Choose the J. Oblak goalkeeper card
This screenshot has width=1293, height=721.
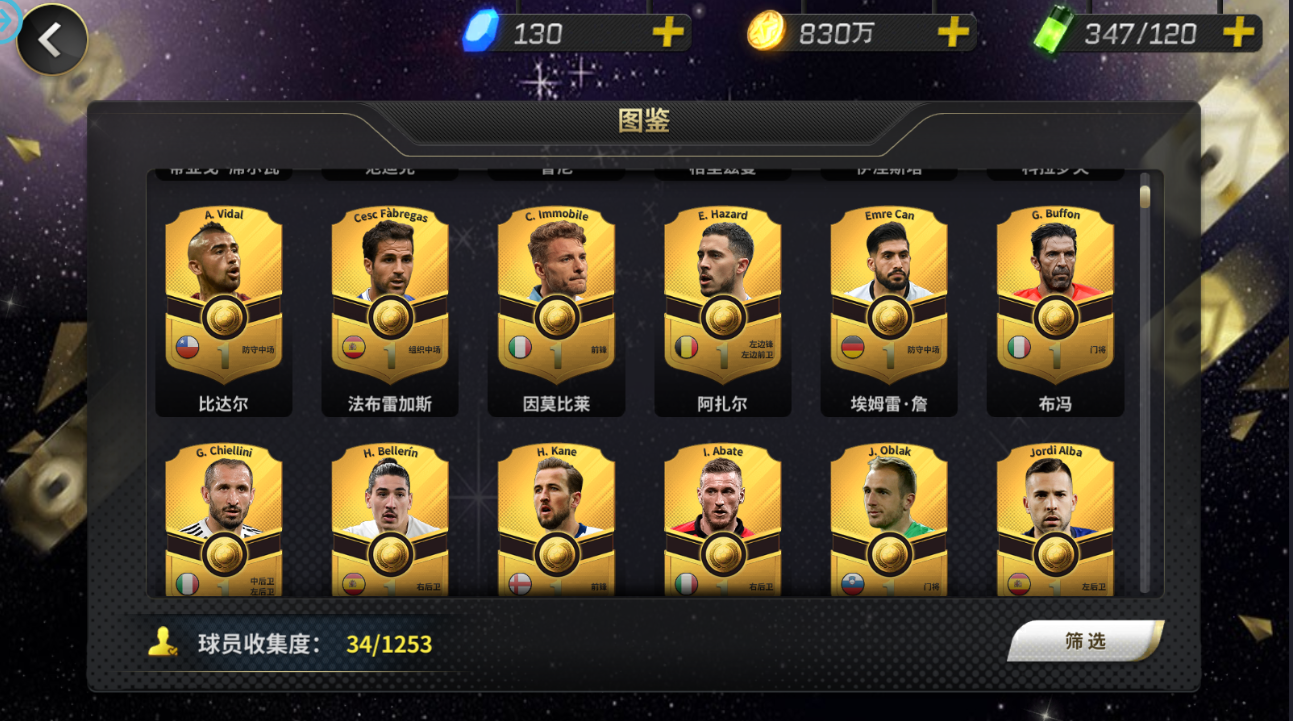click(889, 520)
